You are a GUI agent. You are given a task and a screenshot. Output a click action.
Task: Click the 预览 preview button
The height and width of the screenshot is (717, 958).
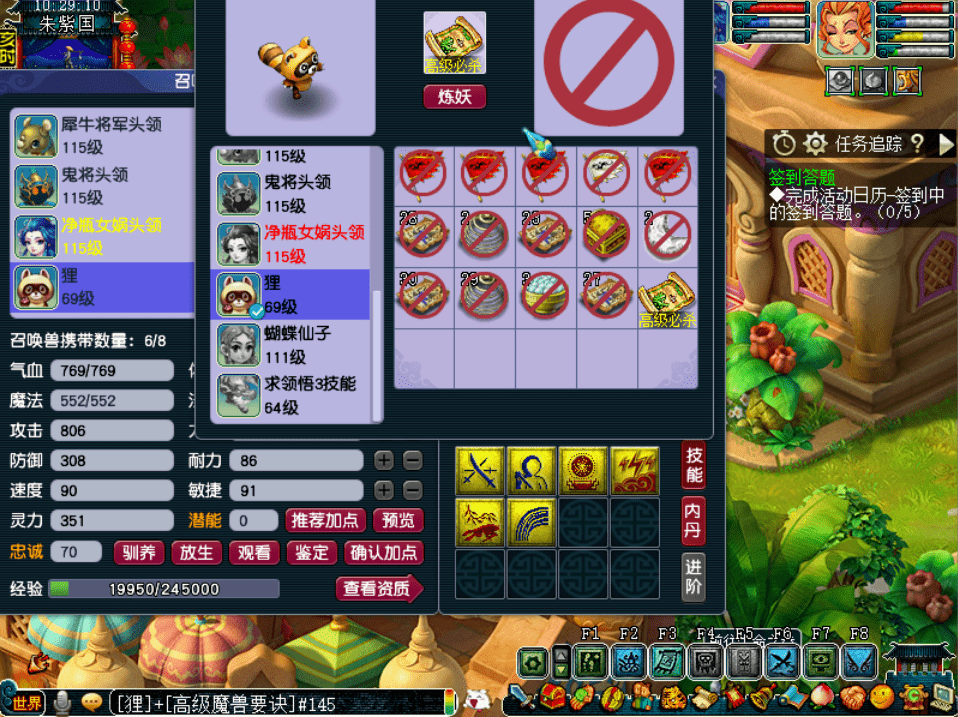(398, 521)
